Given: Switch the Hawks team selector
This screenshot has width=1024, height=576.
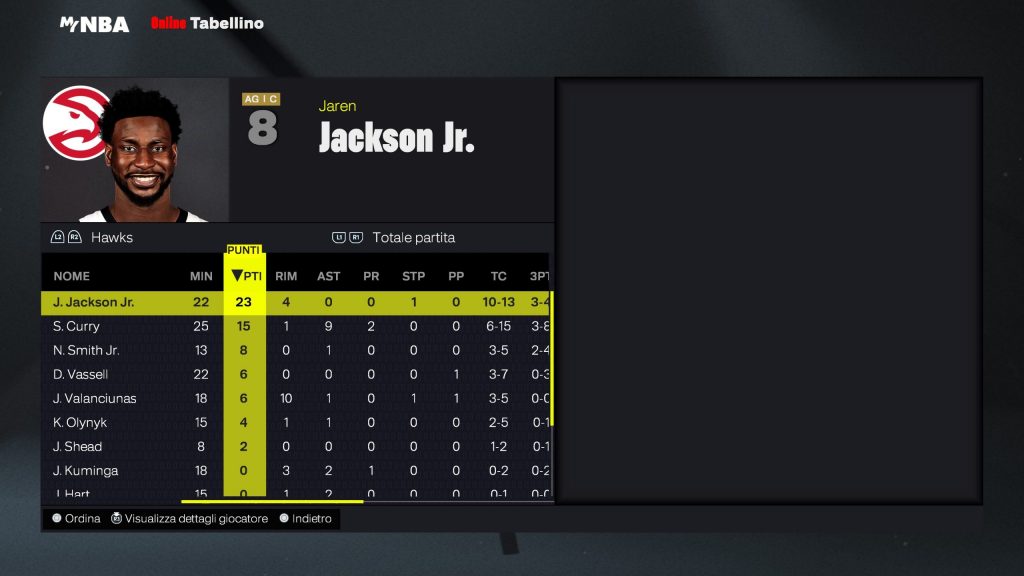Looking at the screenshot, I should (x=111, y=238).
